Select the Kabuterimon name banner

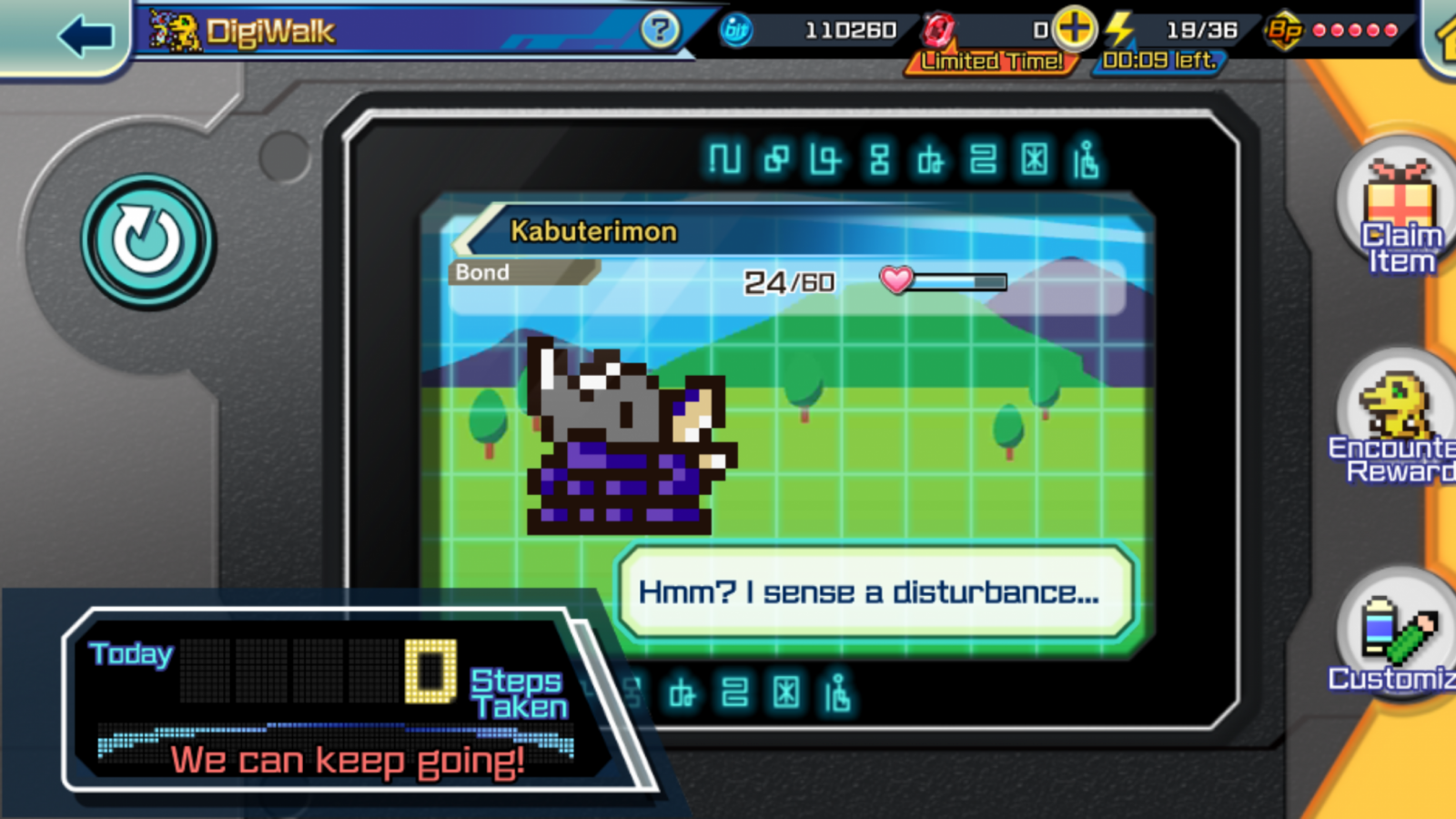click(x=591, y=230)
